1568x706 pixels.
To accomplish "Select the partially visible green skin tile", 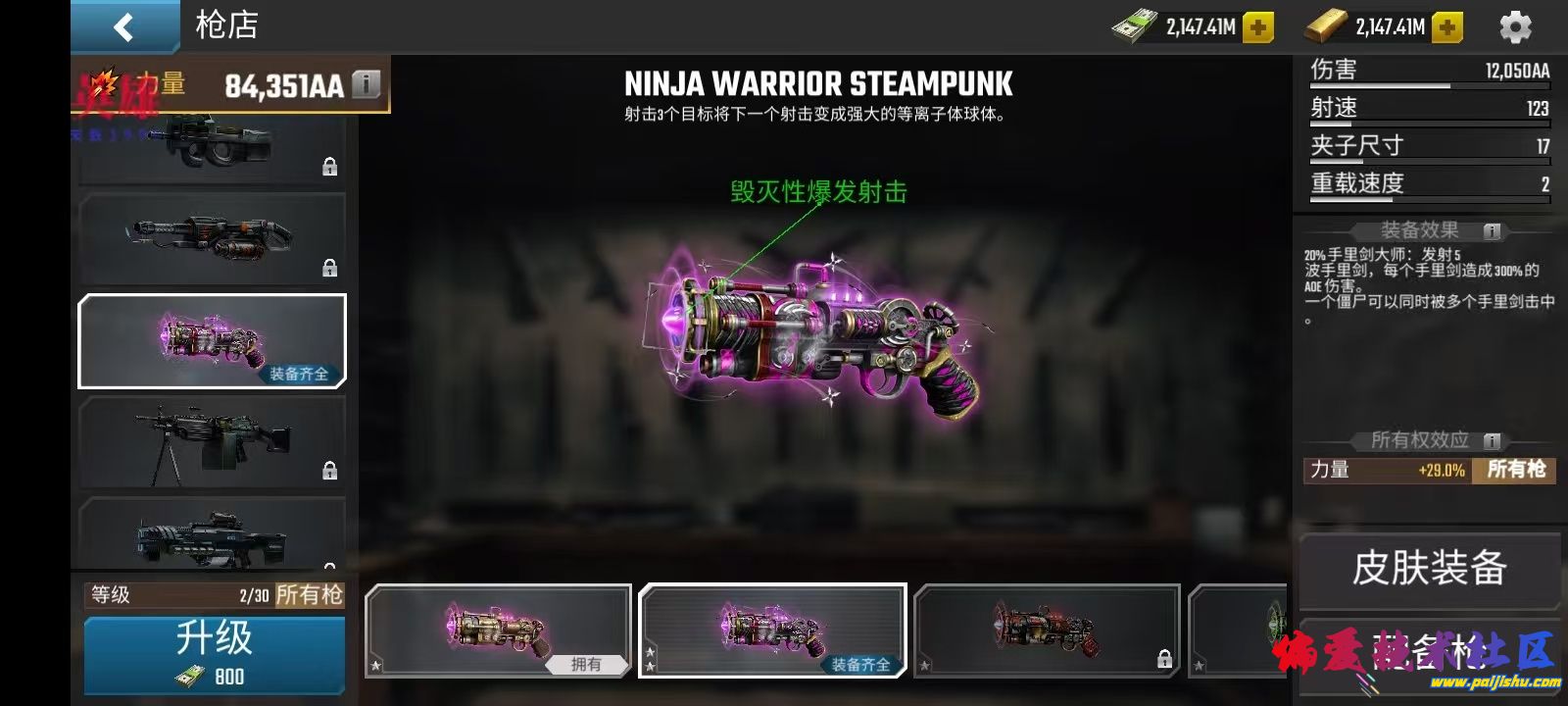I will pyautogui.click(x=1240, y=630).
